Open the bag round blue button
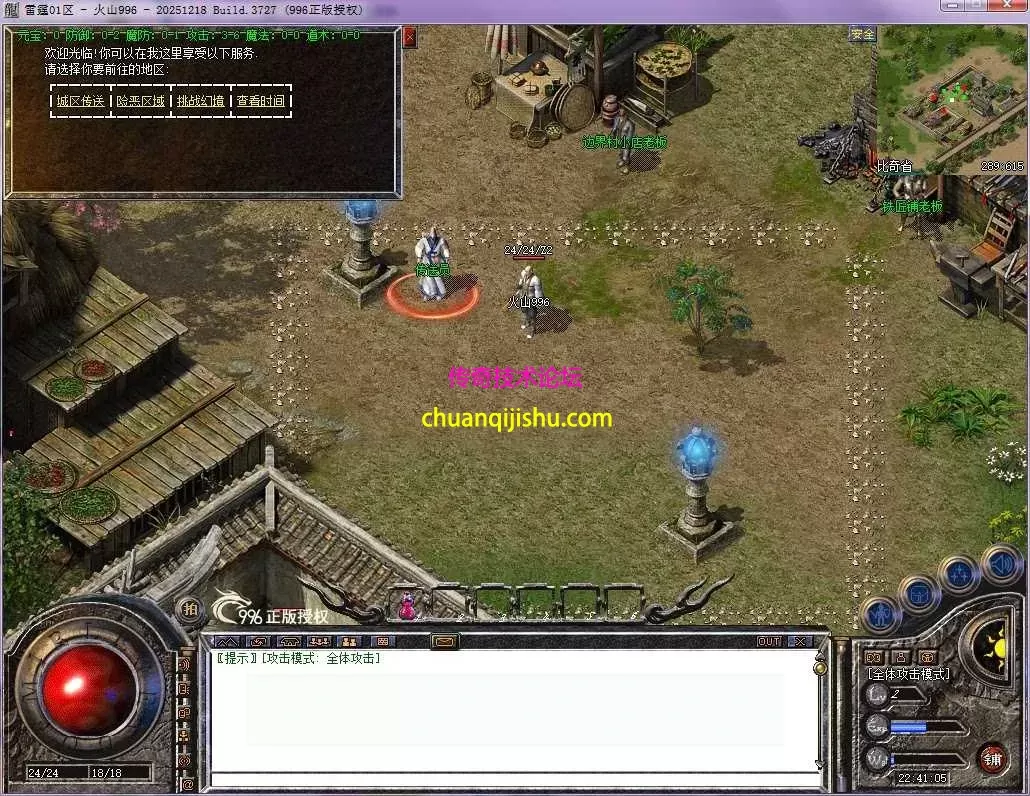Image resolution: width=1030 pixels, height=796 pixels. point(917,594)
